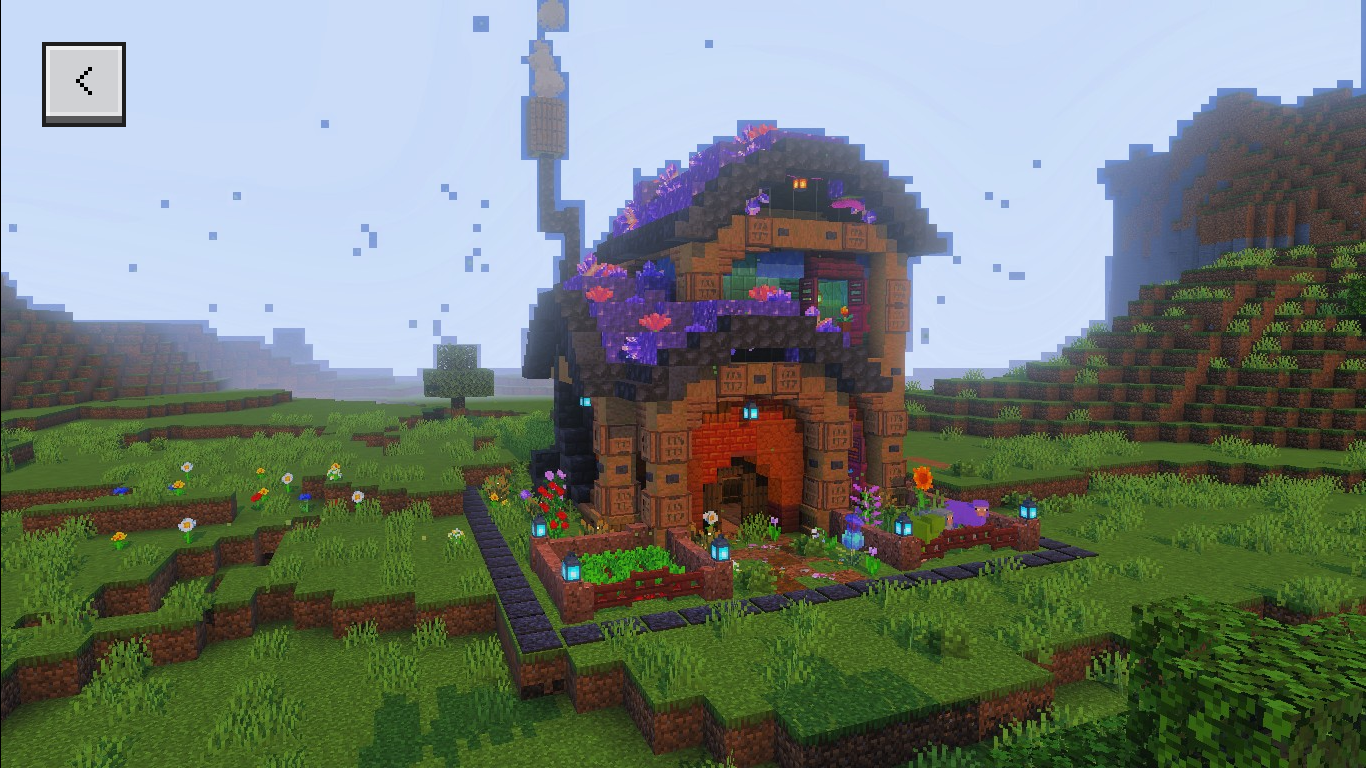Viewport: 1366px width, 768px height.
Task: Click the hanging lantern above the entrance
Action: tap(750, 412)
